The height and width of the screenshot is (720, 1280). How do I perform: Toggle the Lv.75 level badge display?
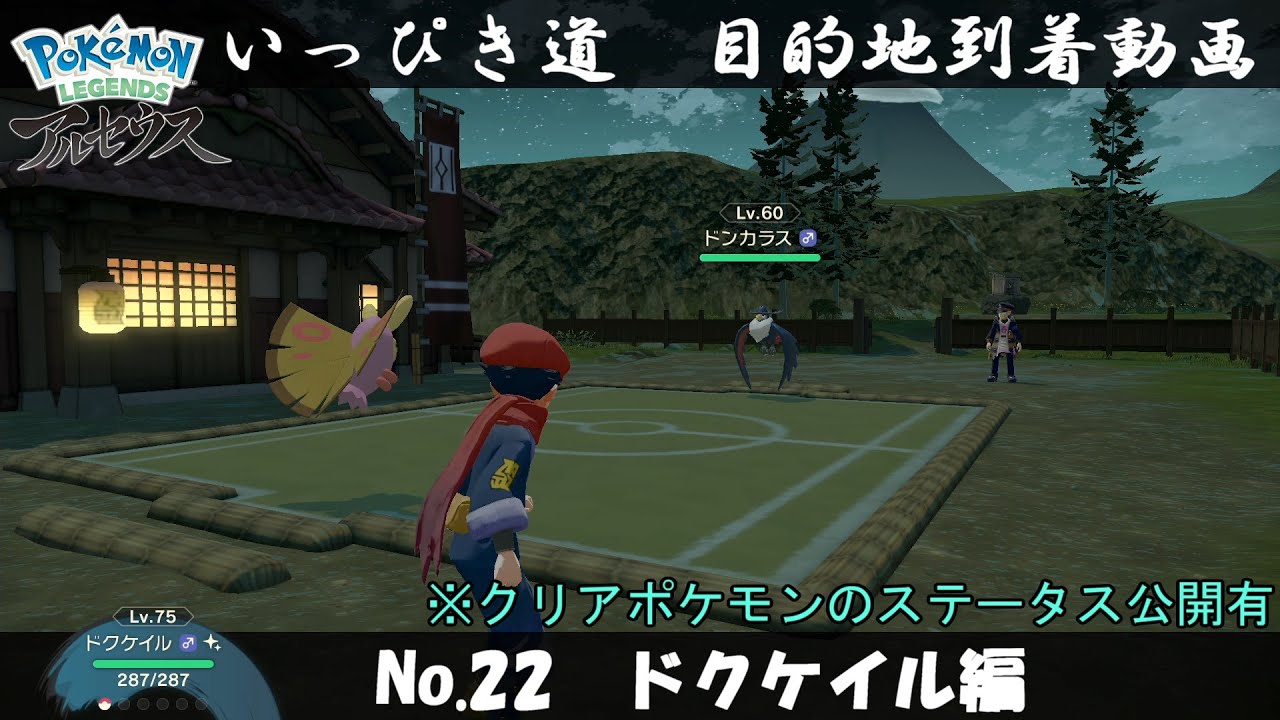(152, 616)
